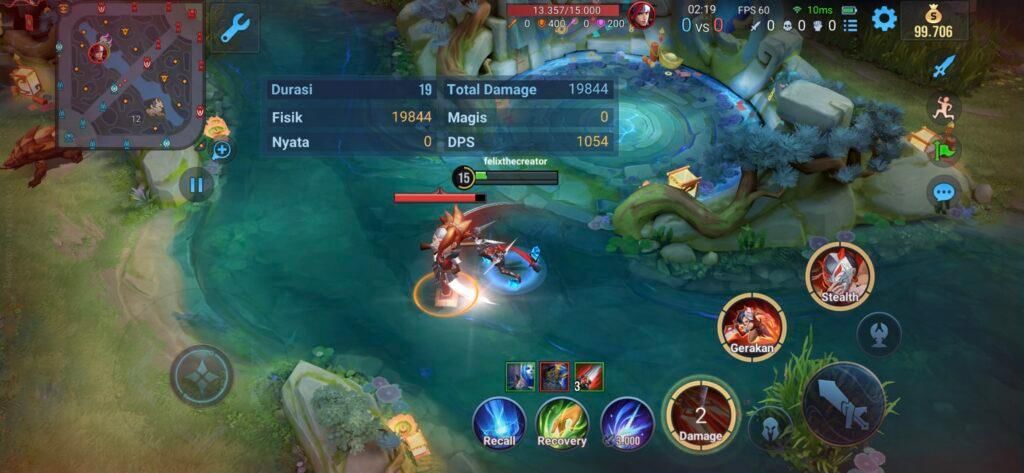
Task: Tap the tower target button
Action: pos(878,334)
